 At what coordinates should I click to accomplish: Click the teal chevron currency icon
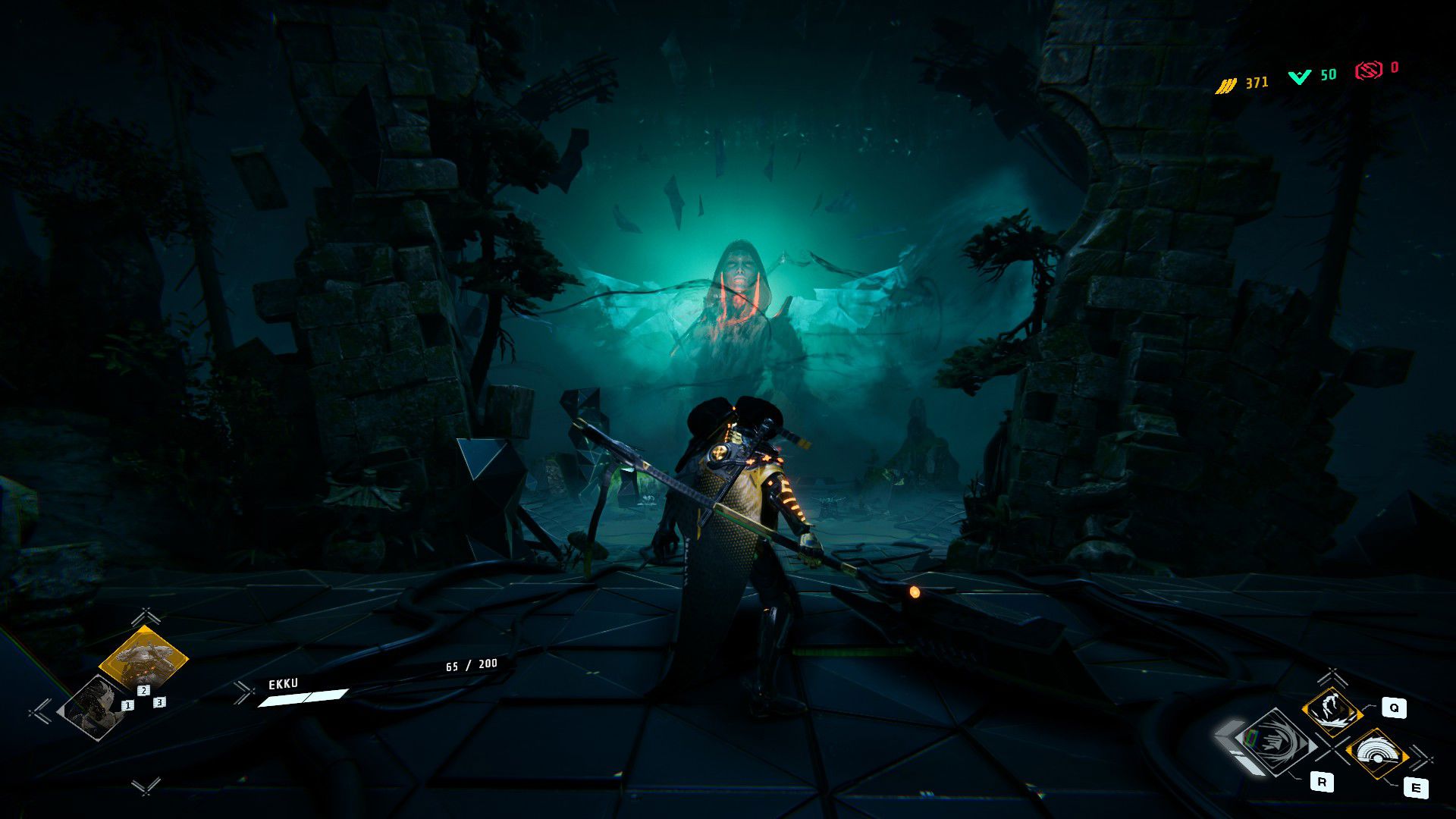point(1300,77)
